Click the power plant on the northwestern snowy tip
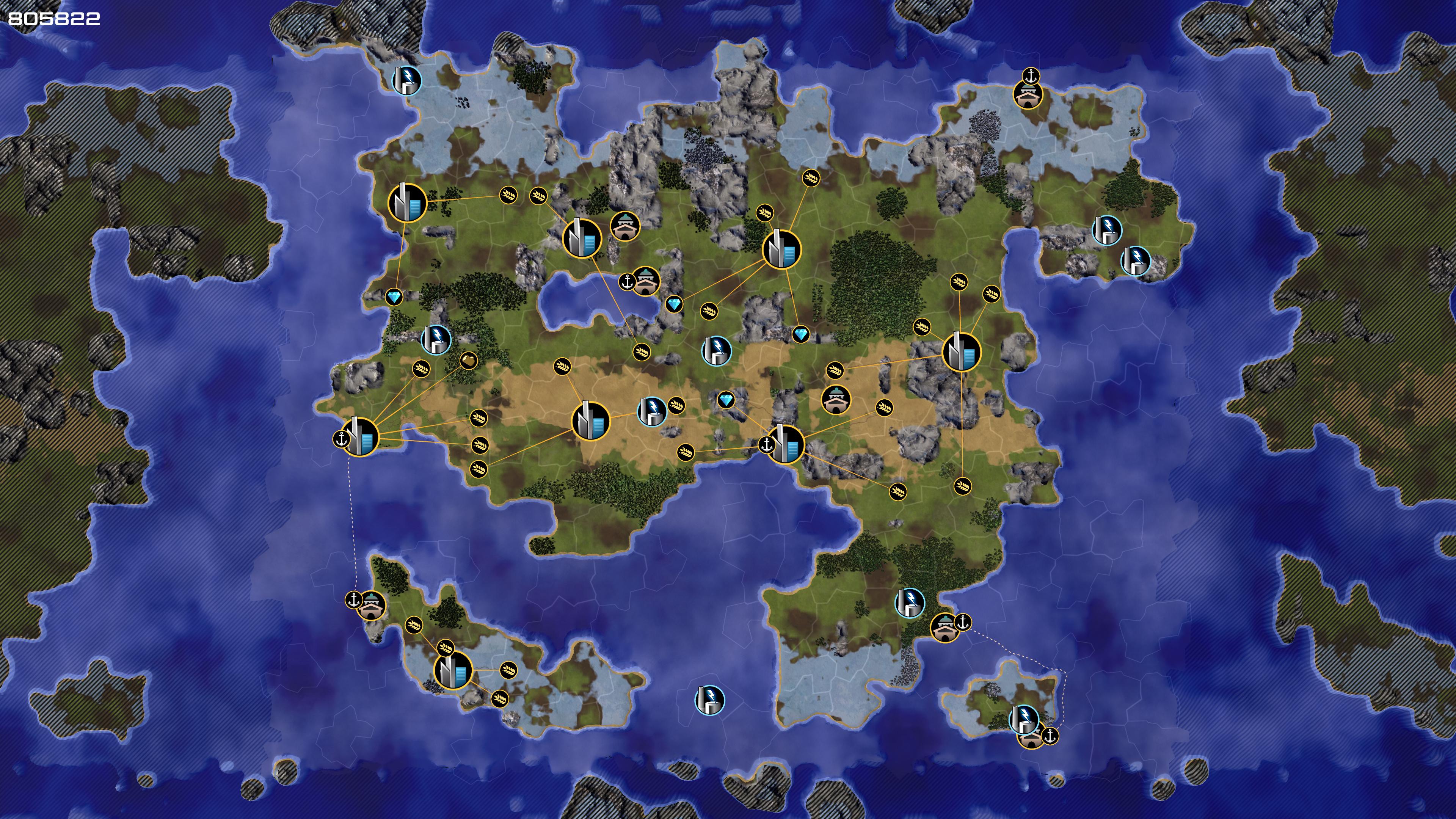This screenshot has height=819, width=1456. coord(407,80)
